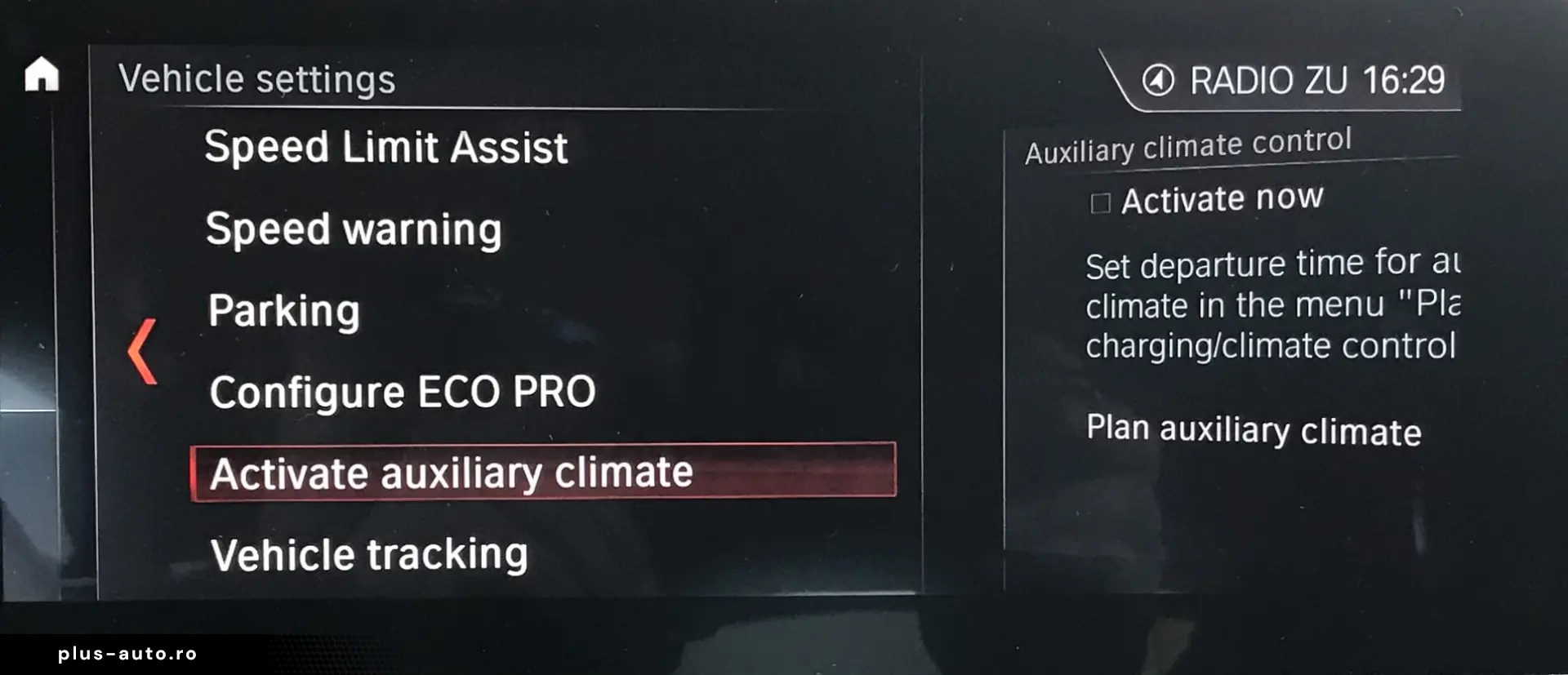Image resolution: width=1568 pixels, height=675 pixels.
Task: Open the RADIO ZU status entry
Action: [x=1267, y=81]
